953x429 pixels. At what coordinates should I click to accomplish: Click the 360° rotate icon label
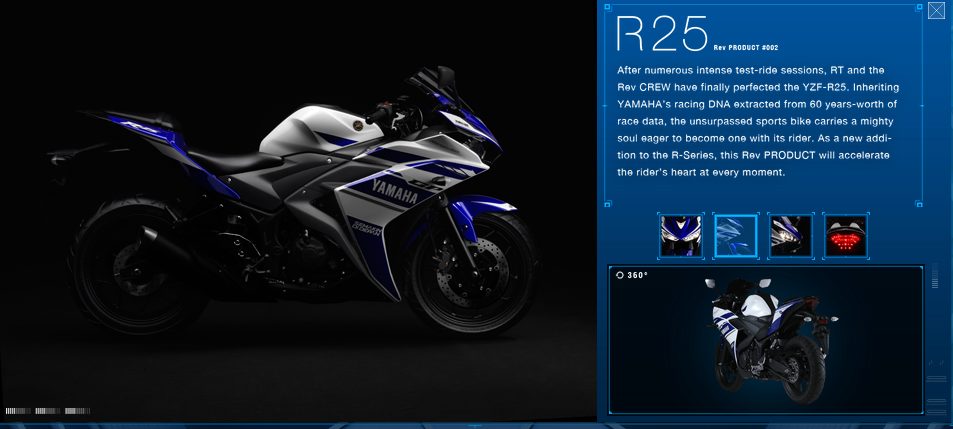(633, 275)
